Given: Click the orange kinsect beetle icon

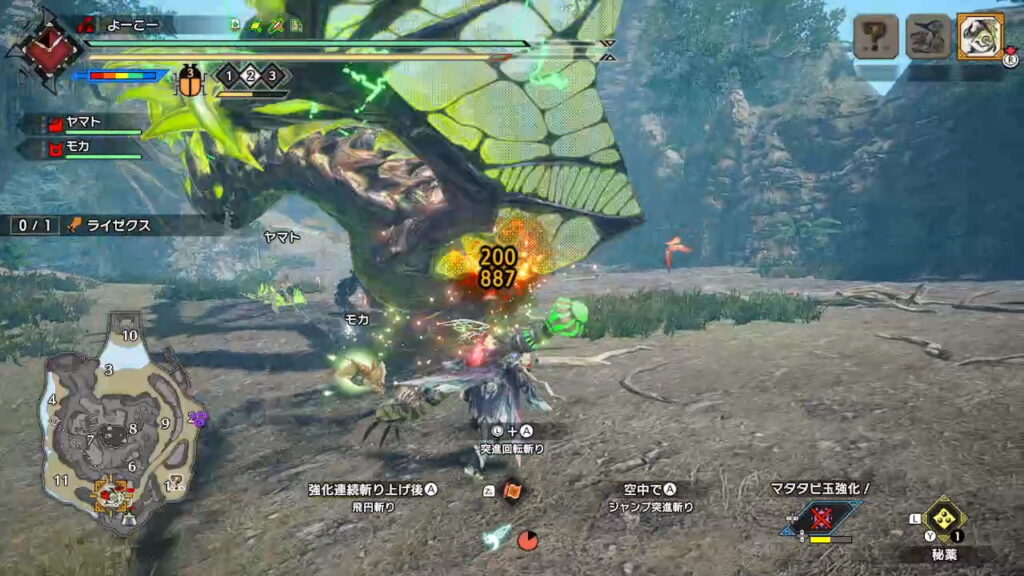Looking at the screenshot, I should [191, 80].
